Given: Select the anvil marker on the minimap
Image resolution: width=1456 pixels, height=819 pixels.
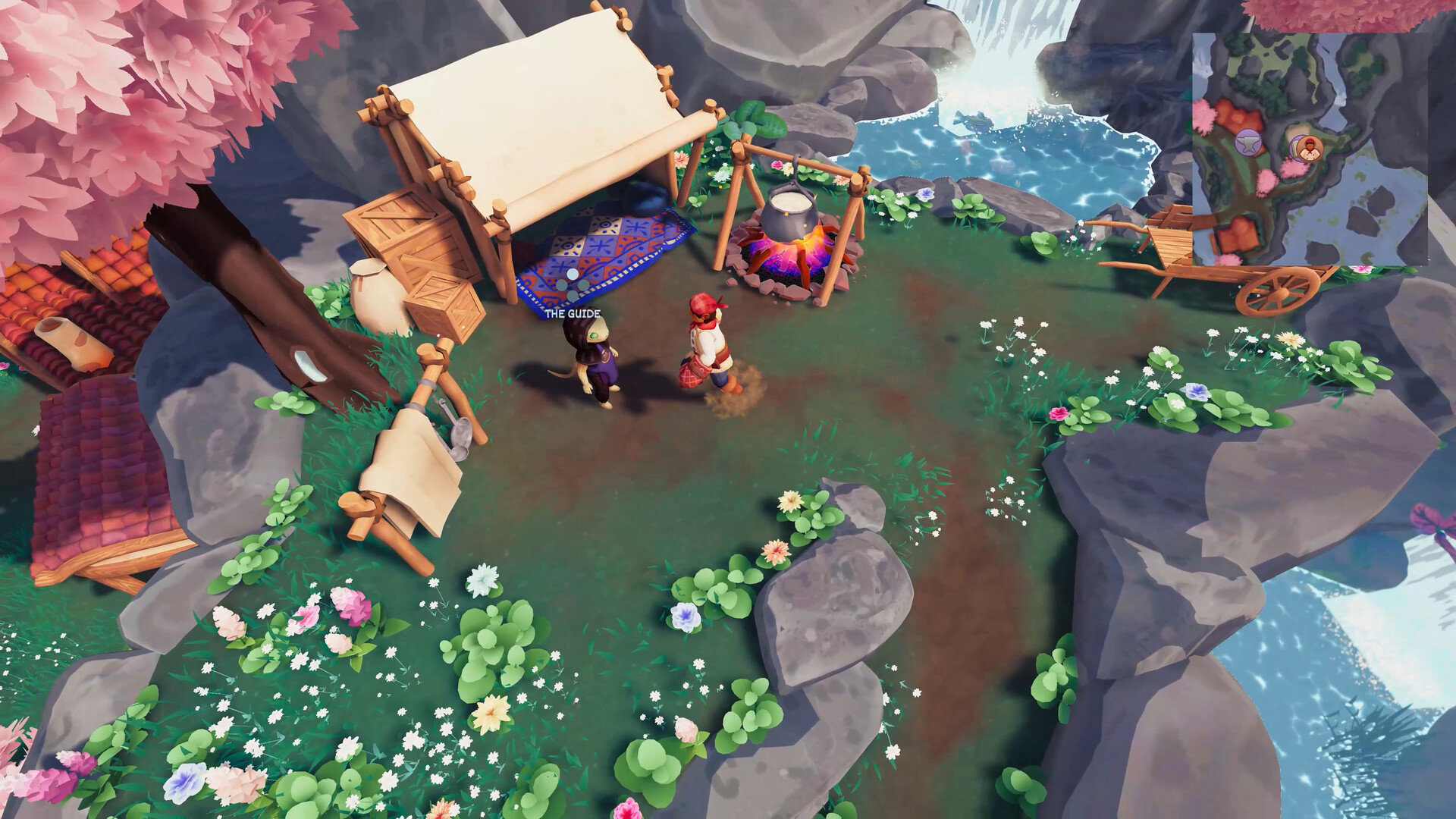Looking at the screenshot, I should [x=1248, y=143].
